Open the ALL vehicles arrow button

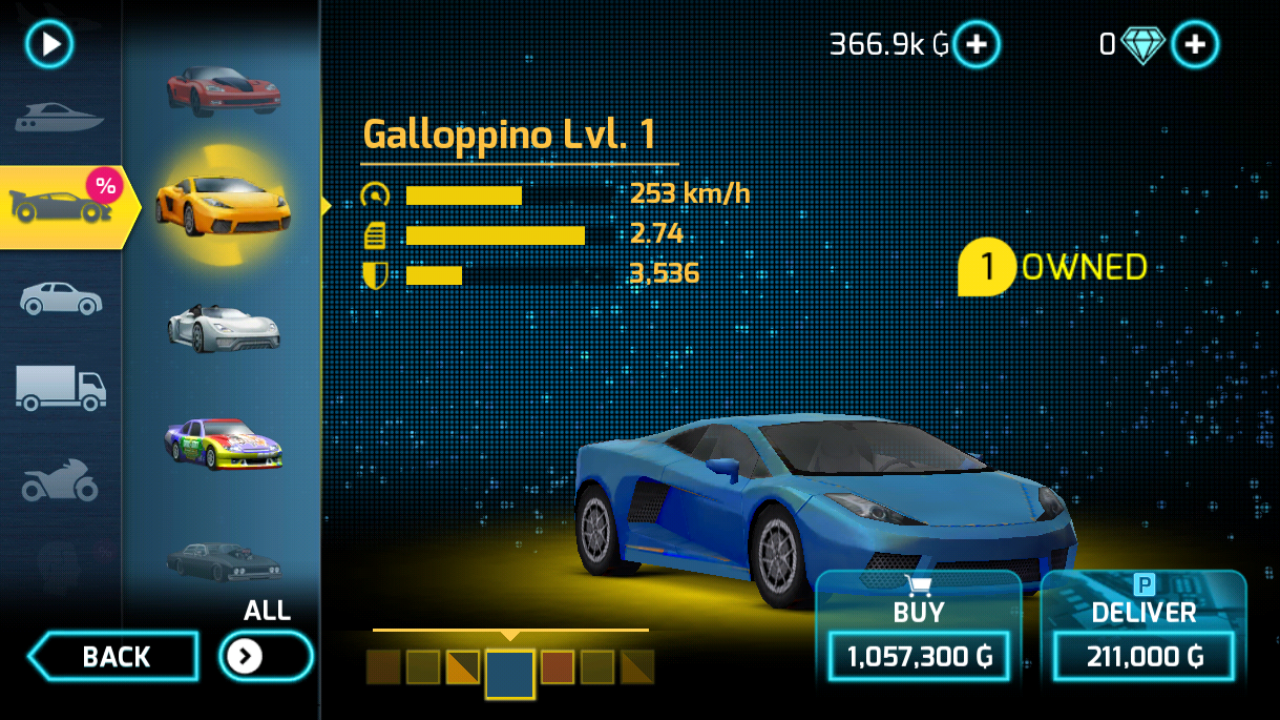tap(265, 656)
